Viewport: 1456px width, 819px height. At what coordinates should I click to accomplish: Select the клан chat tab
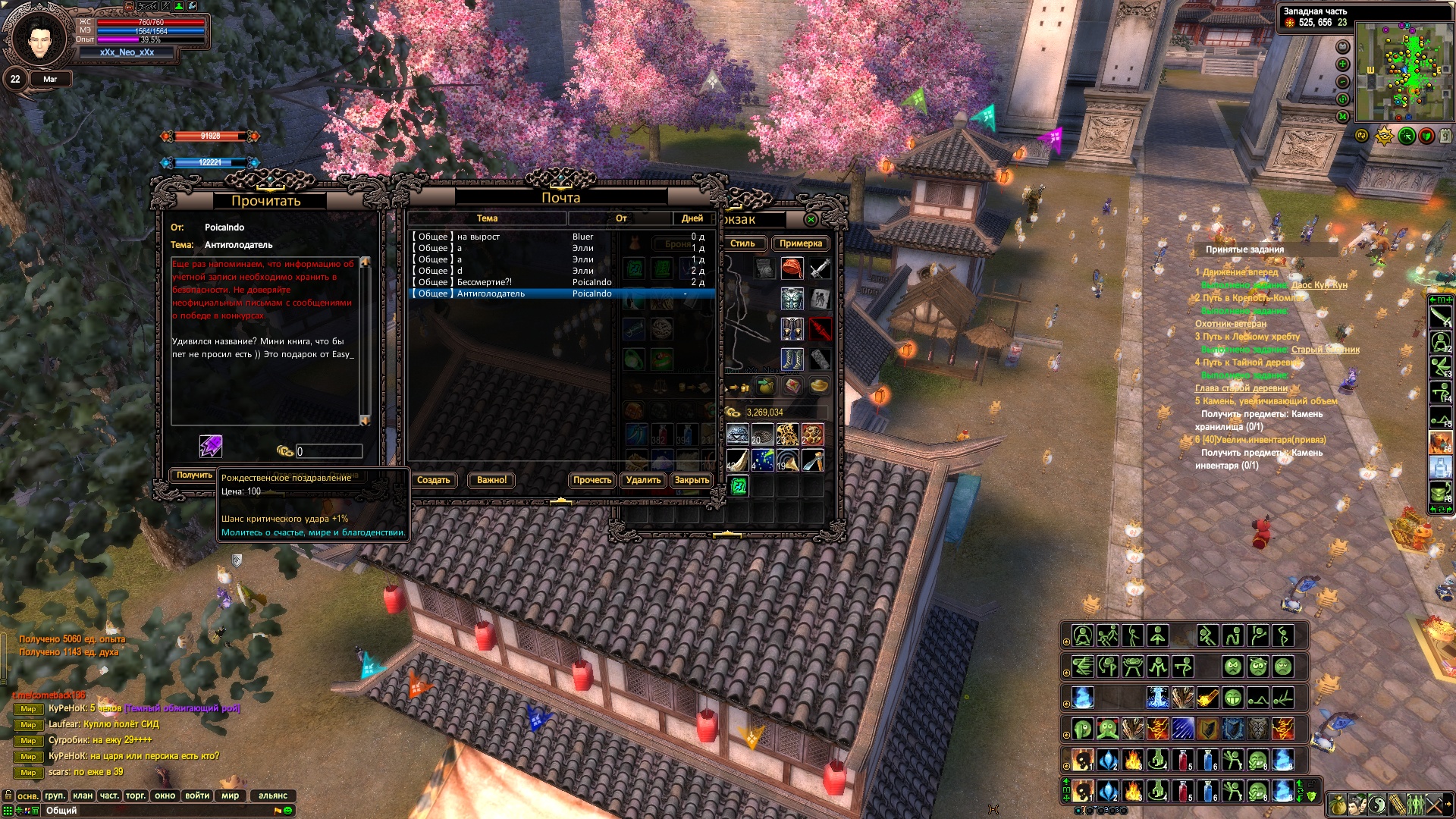83,795
